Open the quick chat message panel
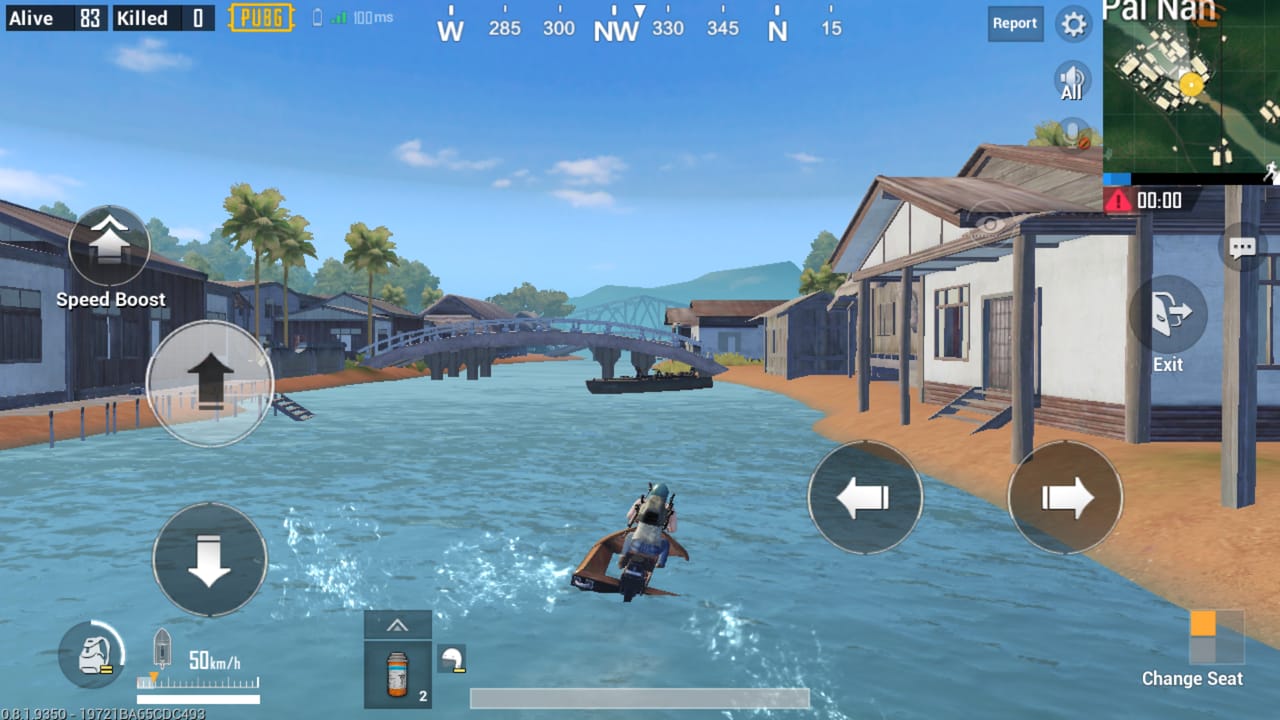Image resolution: width=1280 pixels, height=720 pixels. [1243, 247]
